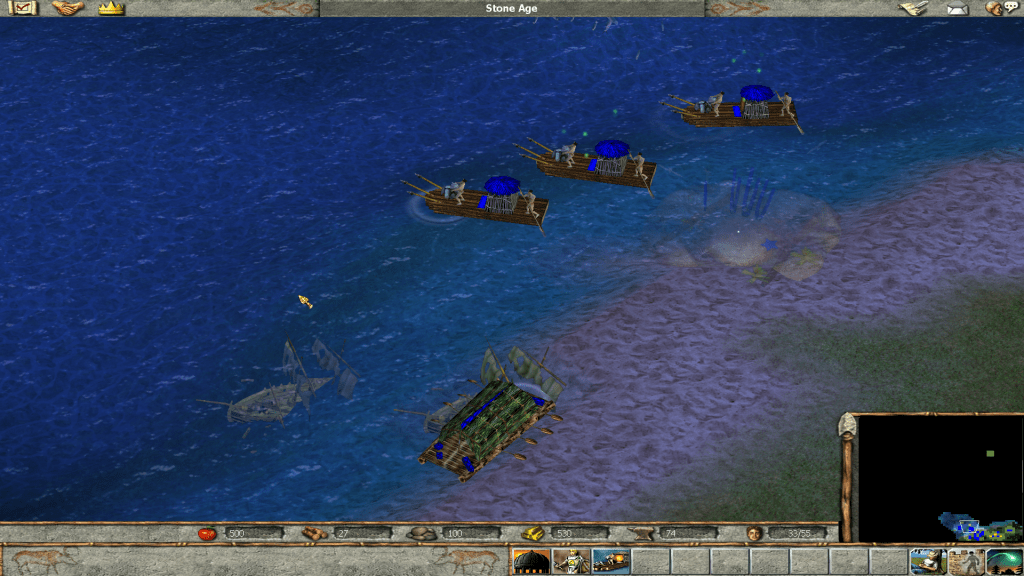Screen dimensions: 1024x576
Task: Click the seated citizen portrait button
Action: click(x=927, y=561)
